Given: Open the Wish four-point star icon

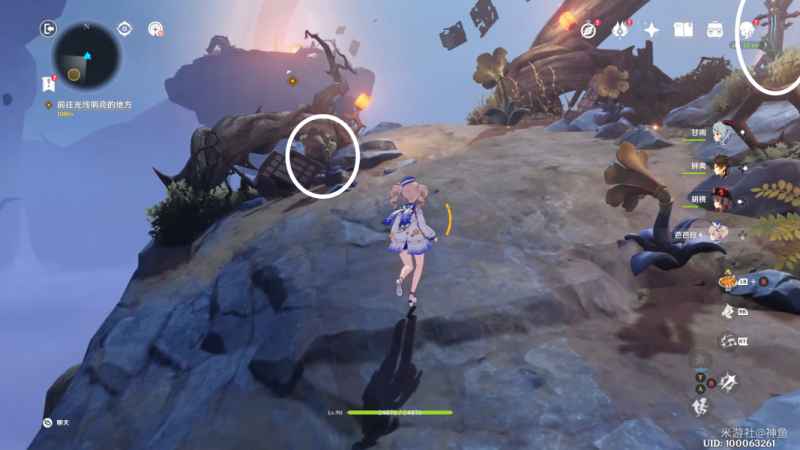Looking at the screenshot, I should click(651, 30).
